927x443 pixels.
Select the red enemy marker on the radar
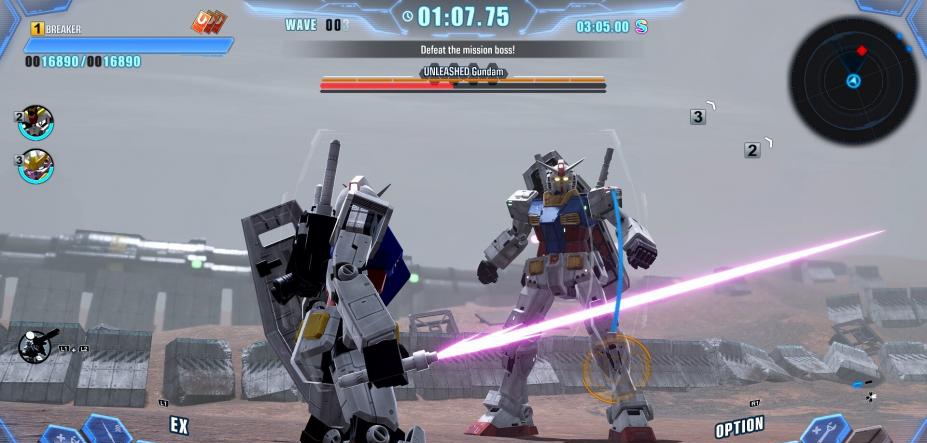tap(862, 50)
